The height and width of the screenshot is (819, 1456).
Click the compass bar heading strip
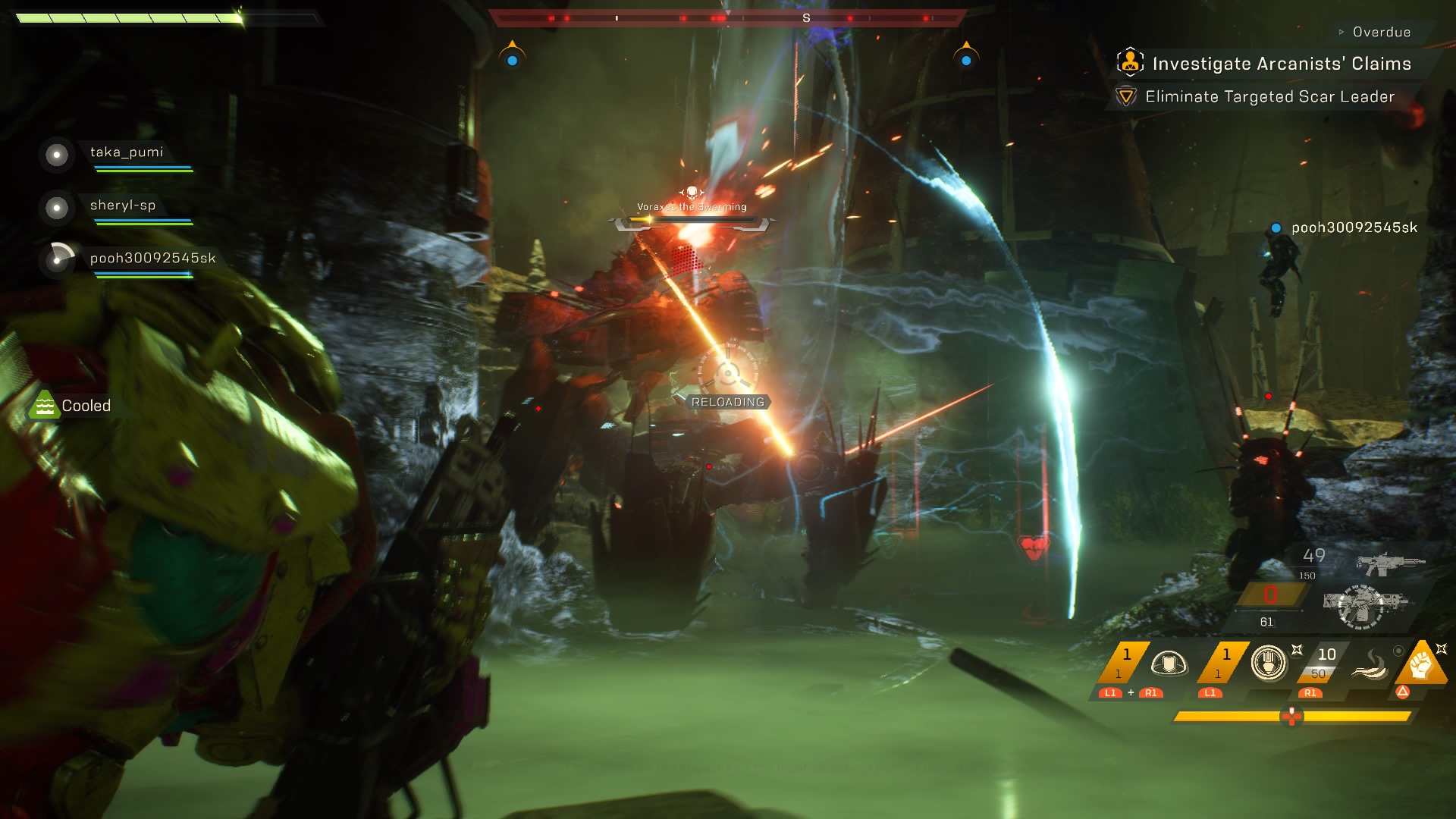pos(727,17)
